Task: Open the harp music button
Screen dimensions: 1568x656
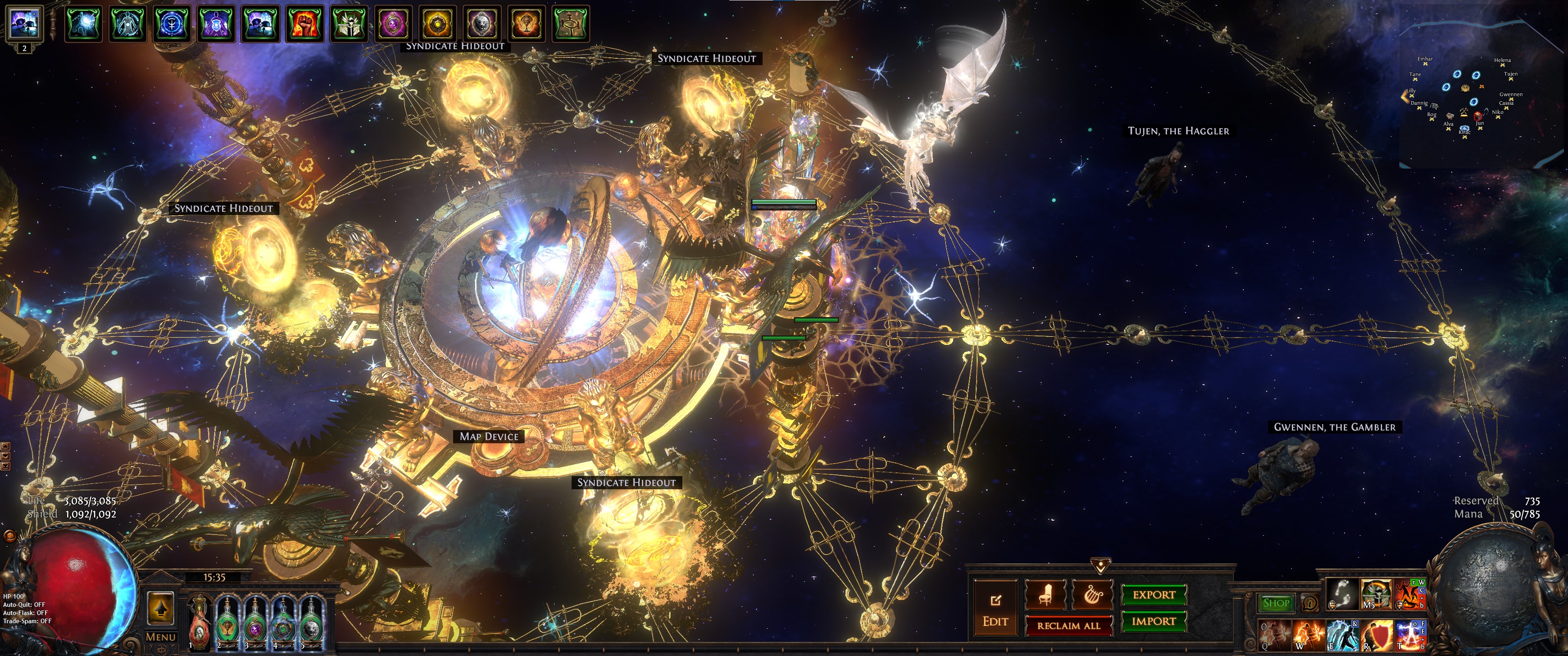Action: tap(1092, 594)
